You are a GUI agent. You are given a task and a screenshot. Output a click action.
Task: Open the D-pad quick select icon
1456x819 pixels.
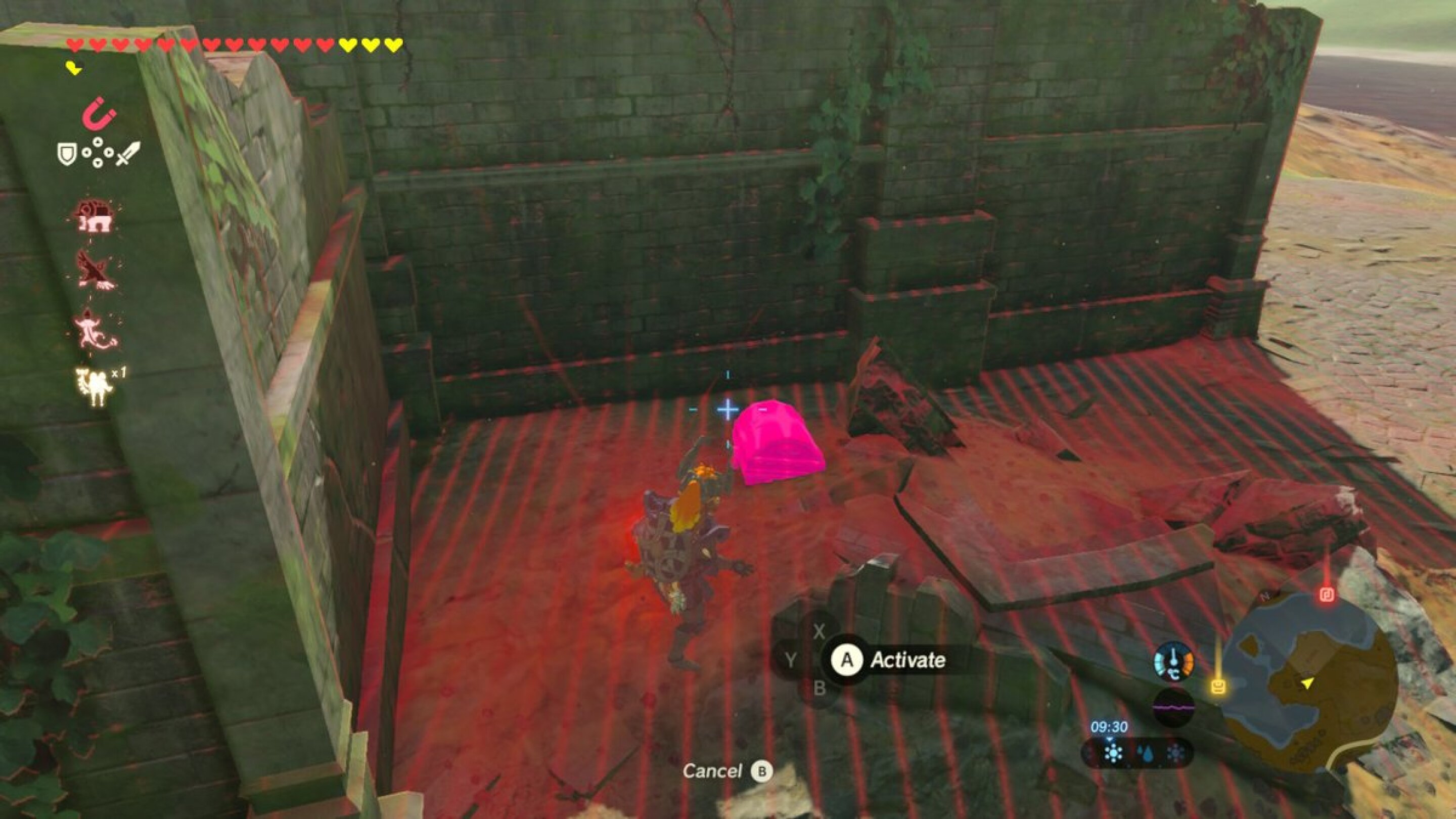click(x=99, y=153)
